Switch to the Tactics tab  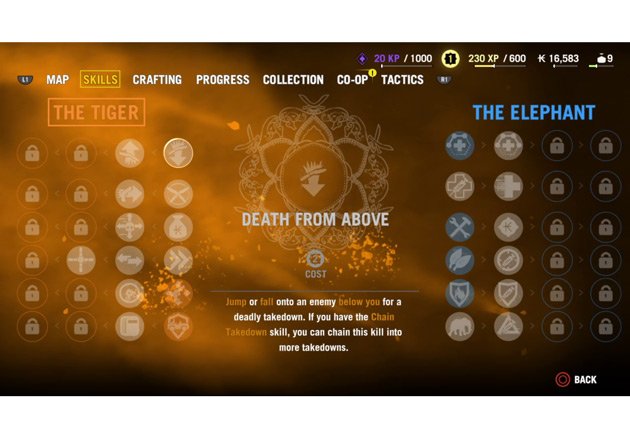402,80
